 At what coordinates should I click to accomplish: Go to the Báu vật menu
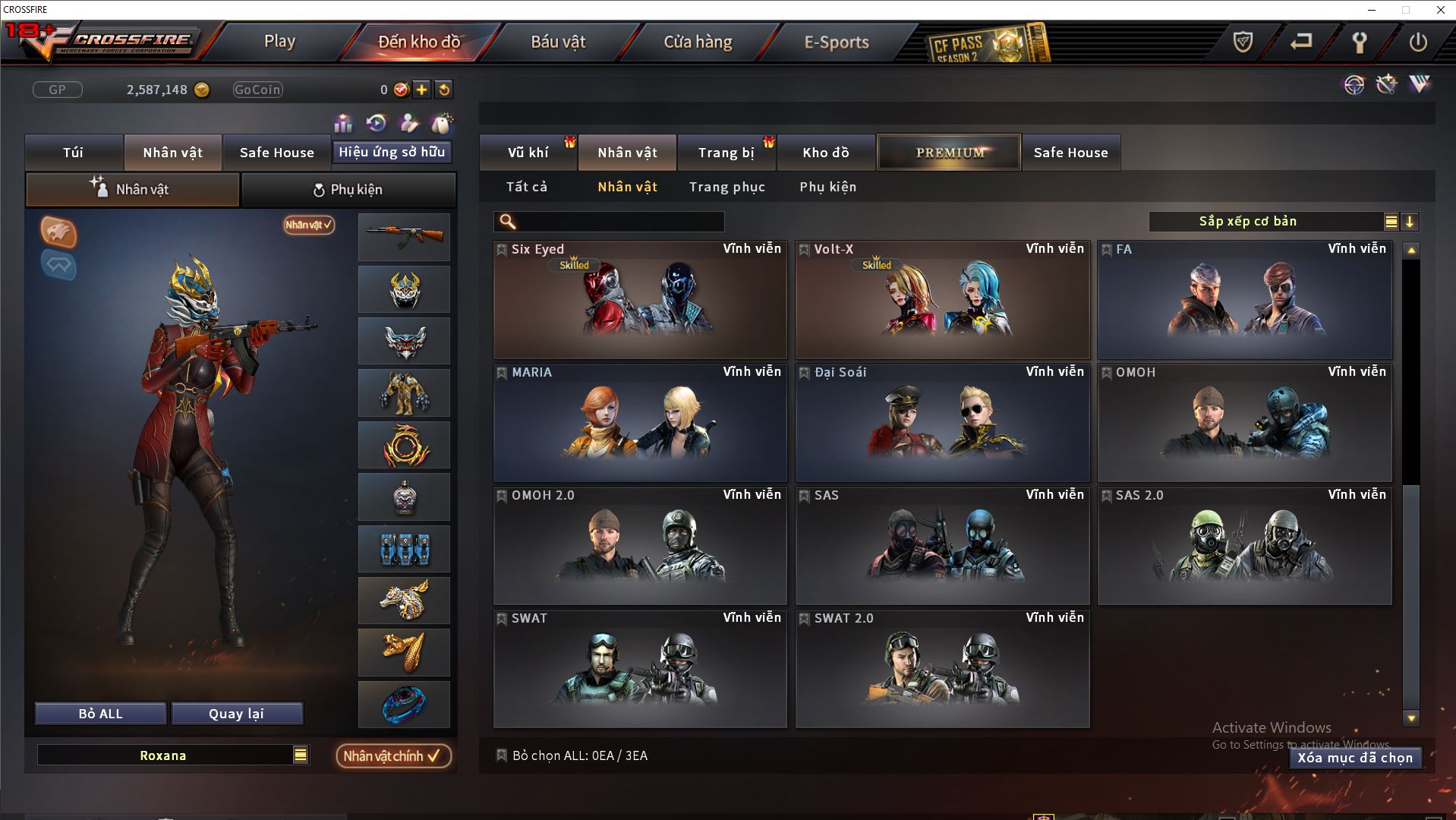(x=558, y=42)
